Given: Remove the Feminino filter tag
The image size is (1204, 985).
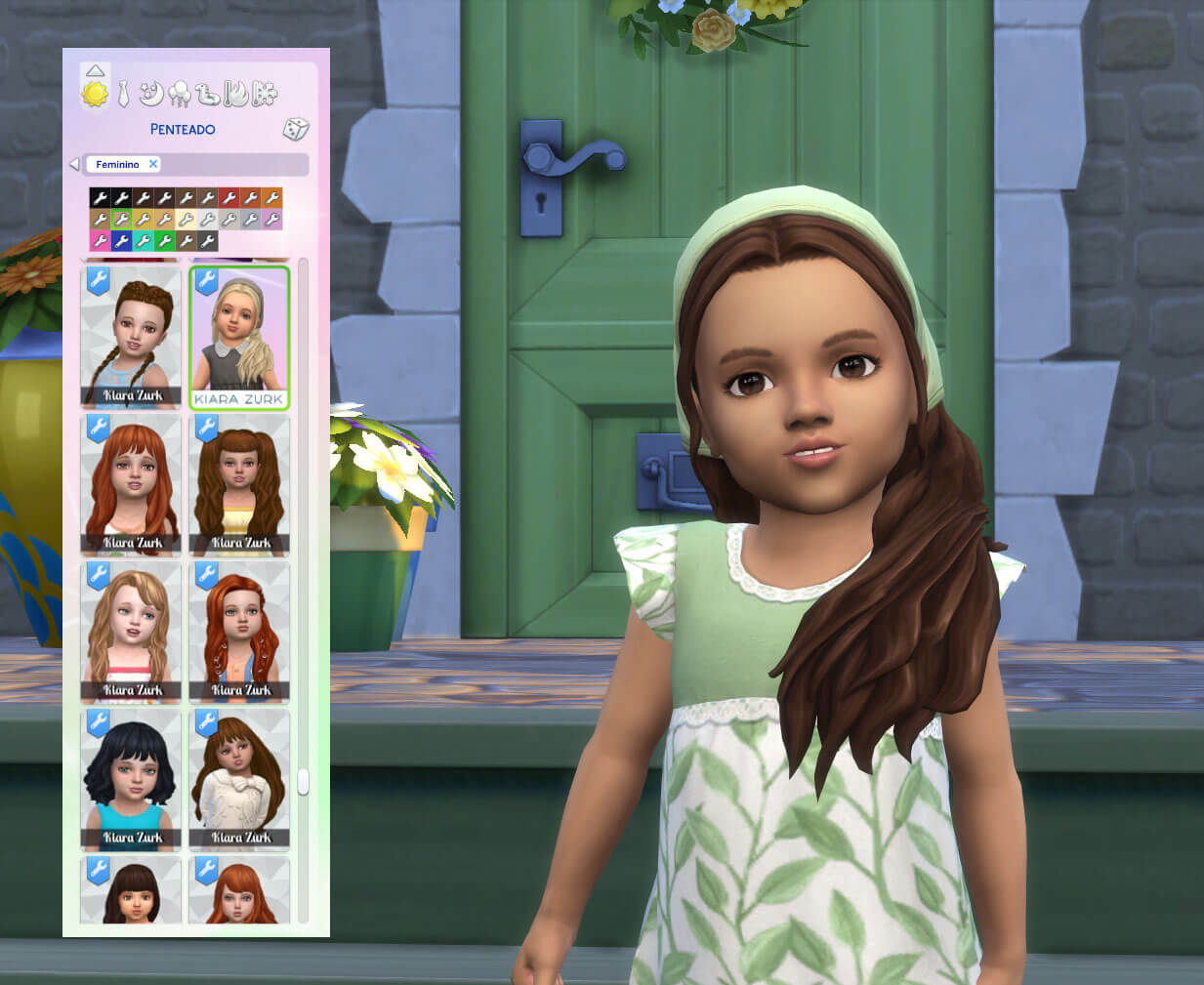Looking at the screenshot, I should point(153,164).
